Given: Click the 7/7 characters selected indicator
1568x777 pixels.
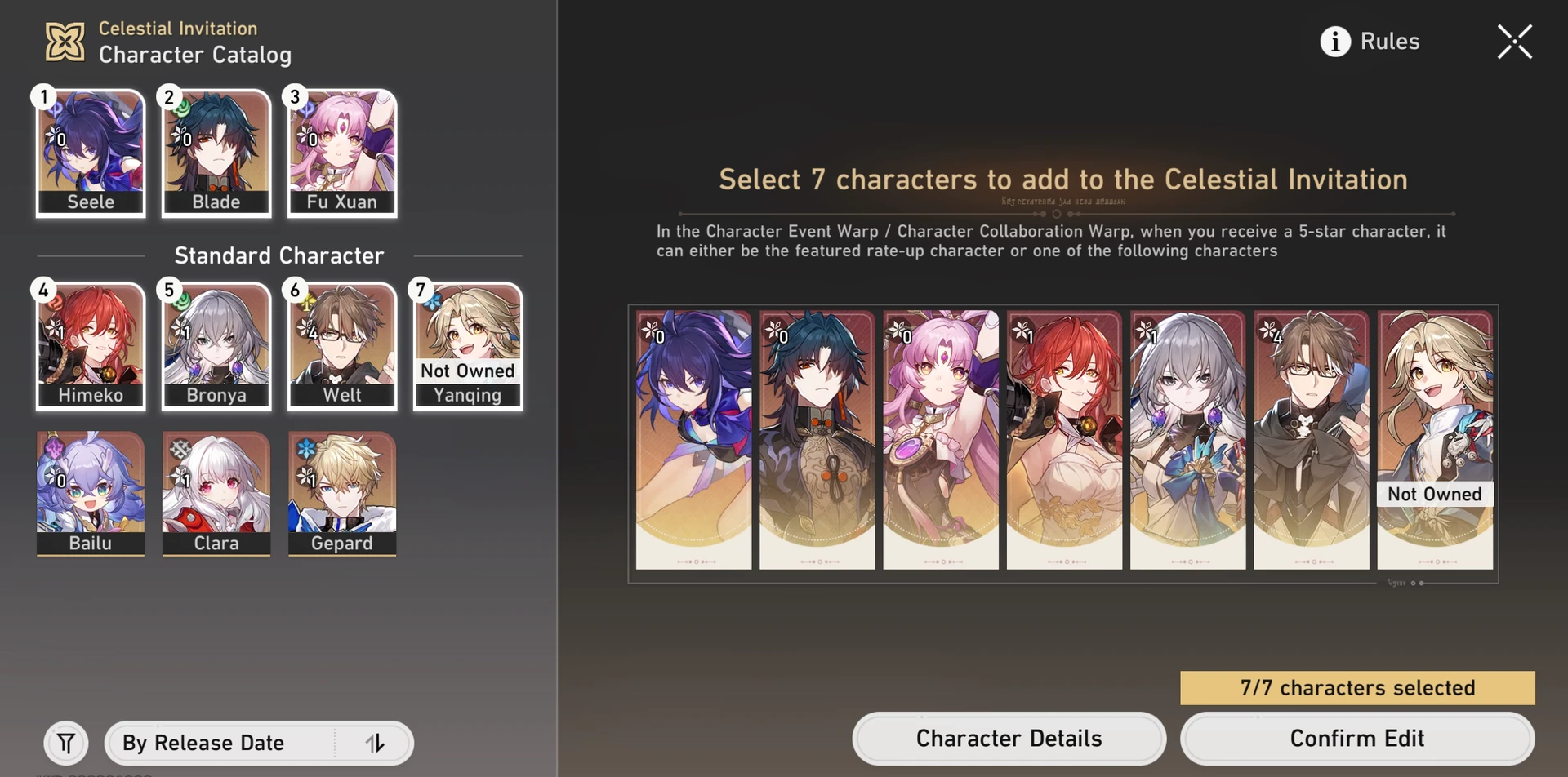Looking at the screenshot, I should [1356, 688].
